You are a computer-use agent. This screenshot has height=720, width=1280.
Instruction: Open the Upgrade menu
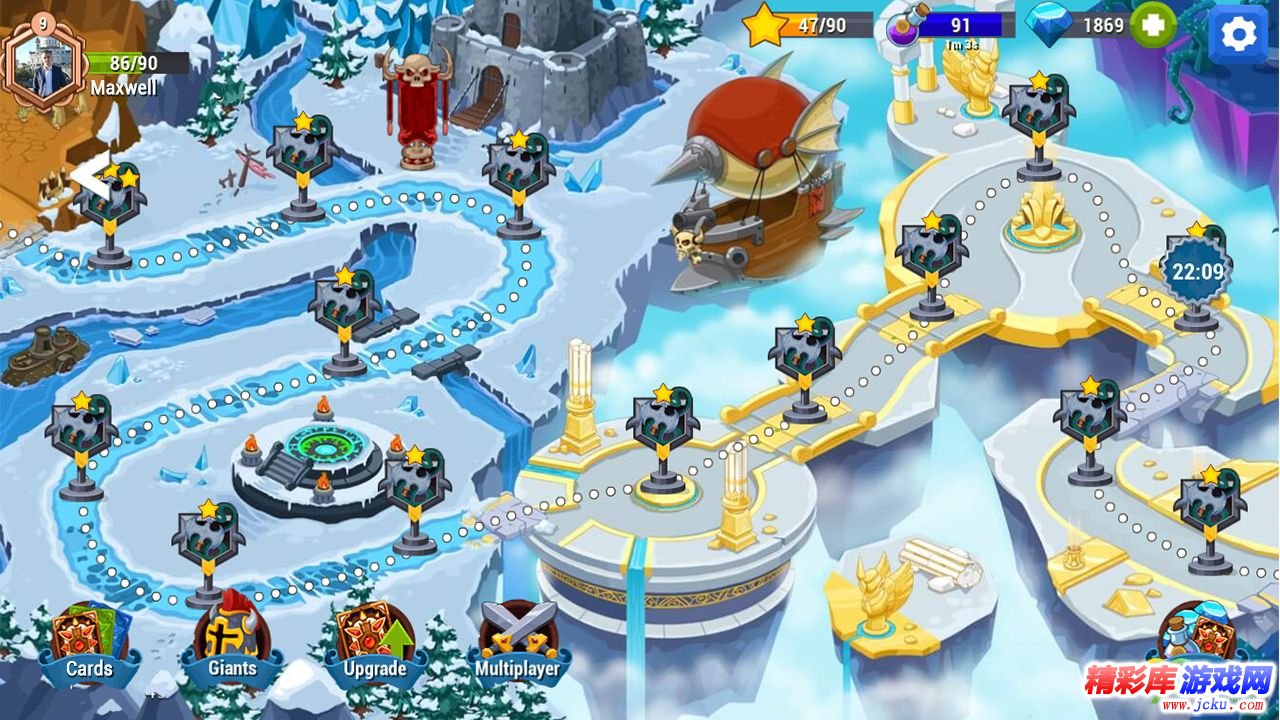[375, 645]
